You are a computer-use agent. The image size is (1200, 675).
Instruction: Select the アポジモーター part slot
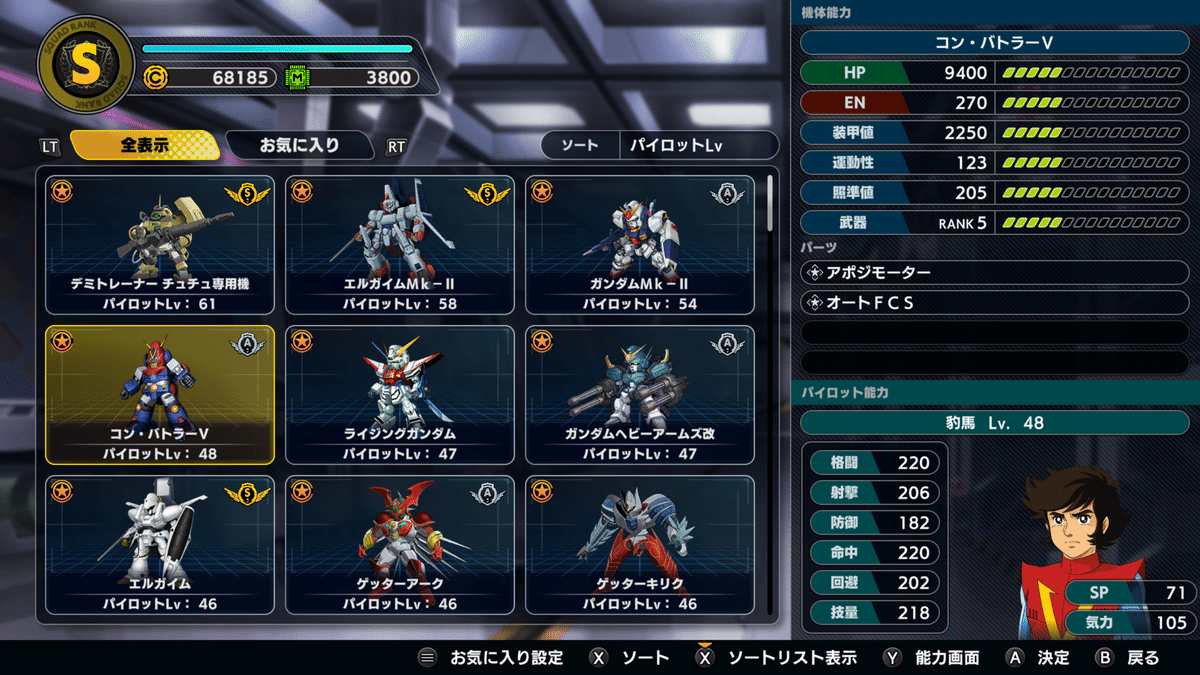point(995,272)
